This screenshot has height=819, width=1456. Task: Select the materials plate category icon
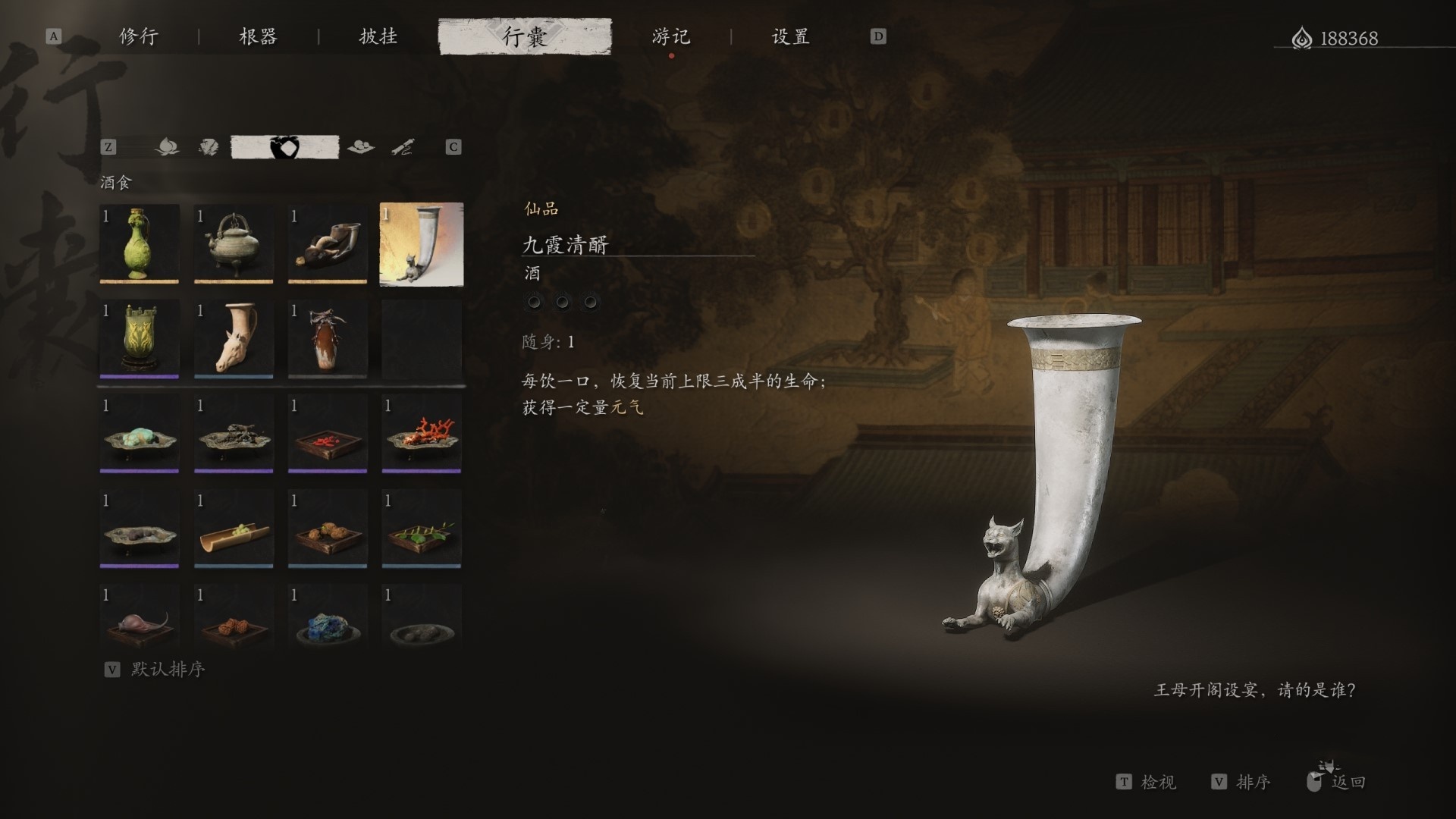[x=362, y=146]
